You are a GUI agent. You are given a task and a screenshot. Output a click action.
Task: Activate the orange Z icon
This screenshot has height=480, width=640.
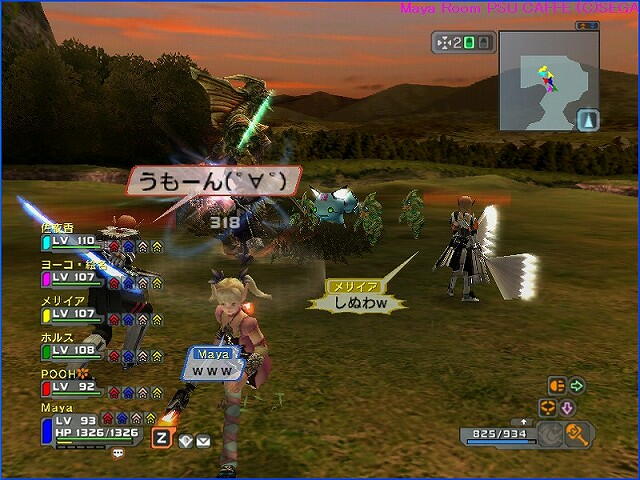click(x=162, y=437)
